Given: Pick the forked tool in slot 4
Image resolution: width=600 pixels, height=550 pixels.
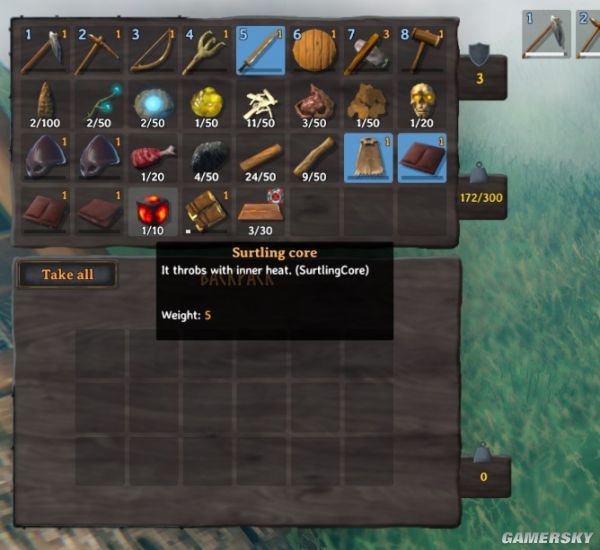Looking at the screenshot, I should (x=206, y=51).
